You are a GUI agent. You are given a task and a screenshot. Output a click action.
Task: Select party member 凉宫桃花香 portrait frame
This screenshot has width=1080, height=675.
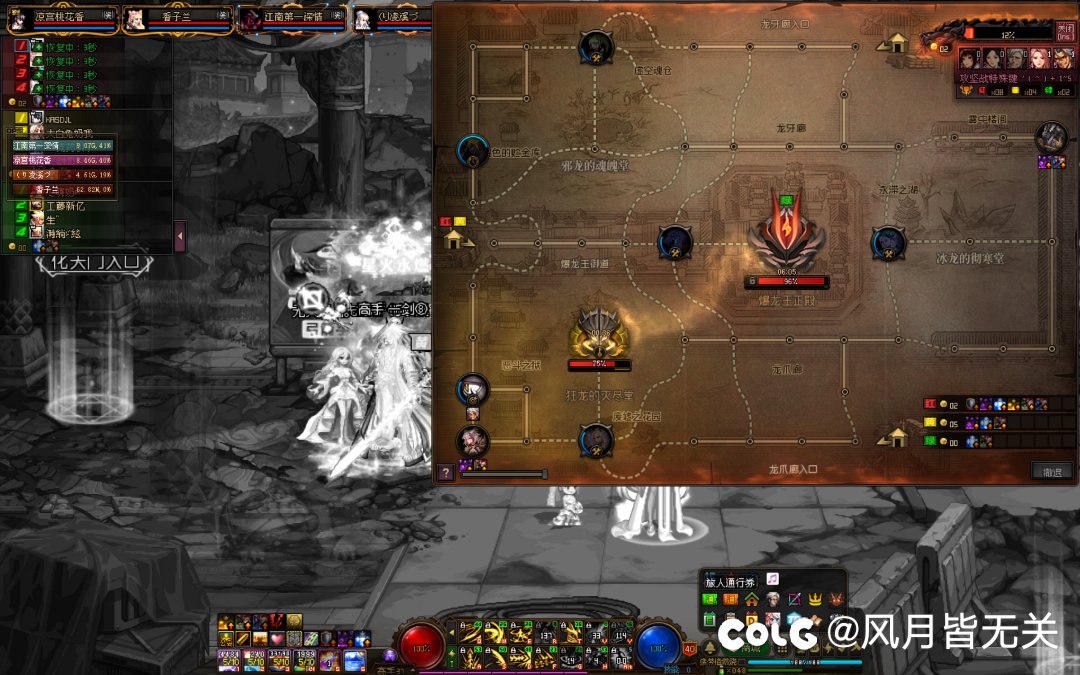[58, 18]
